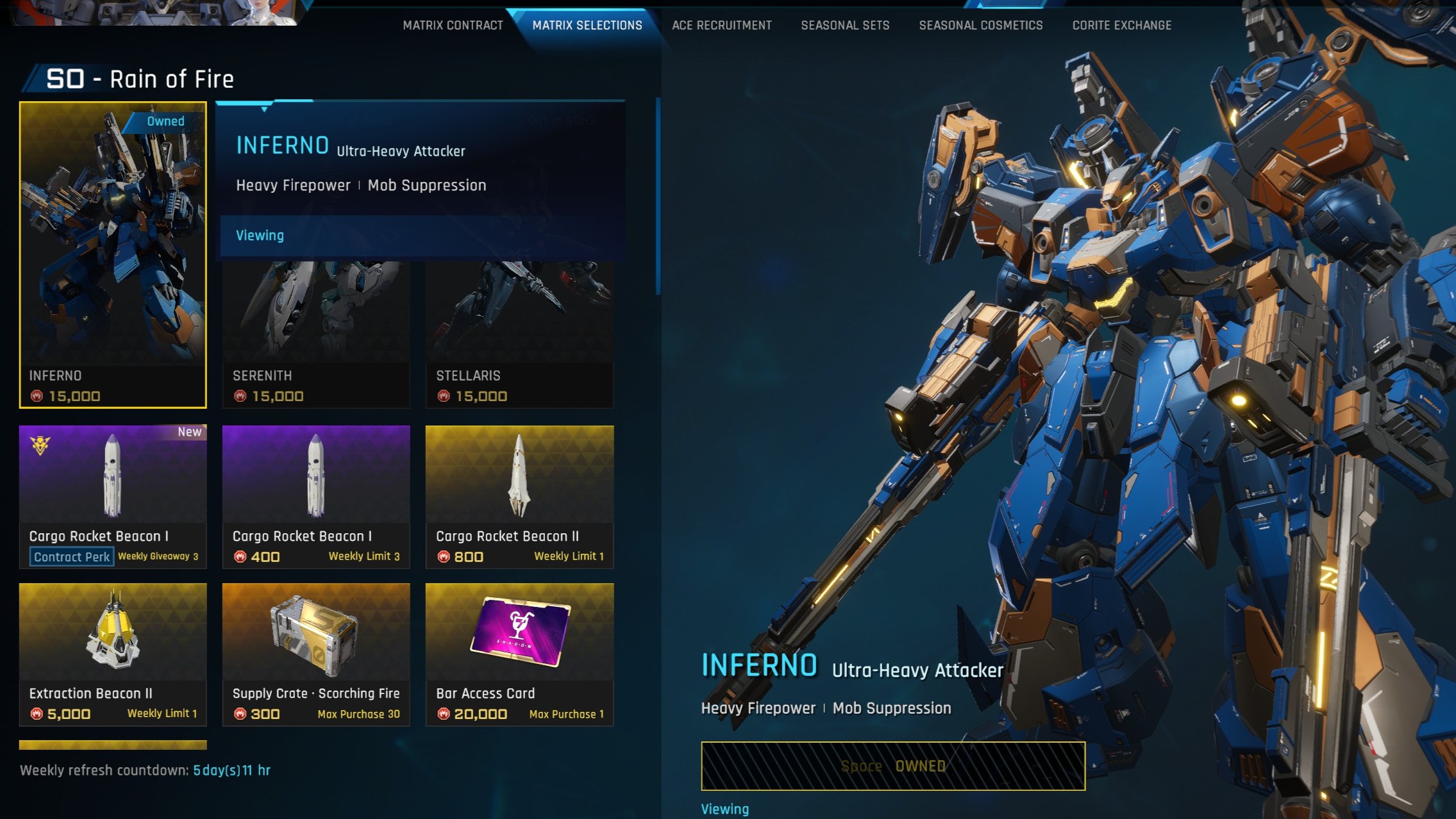Click the shop list scrollbar
The width and height of the screenshot is (1456, 819).
click(x=657, y=196)
